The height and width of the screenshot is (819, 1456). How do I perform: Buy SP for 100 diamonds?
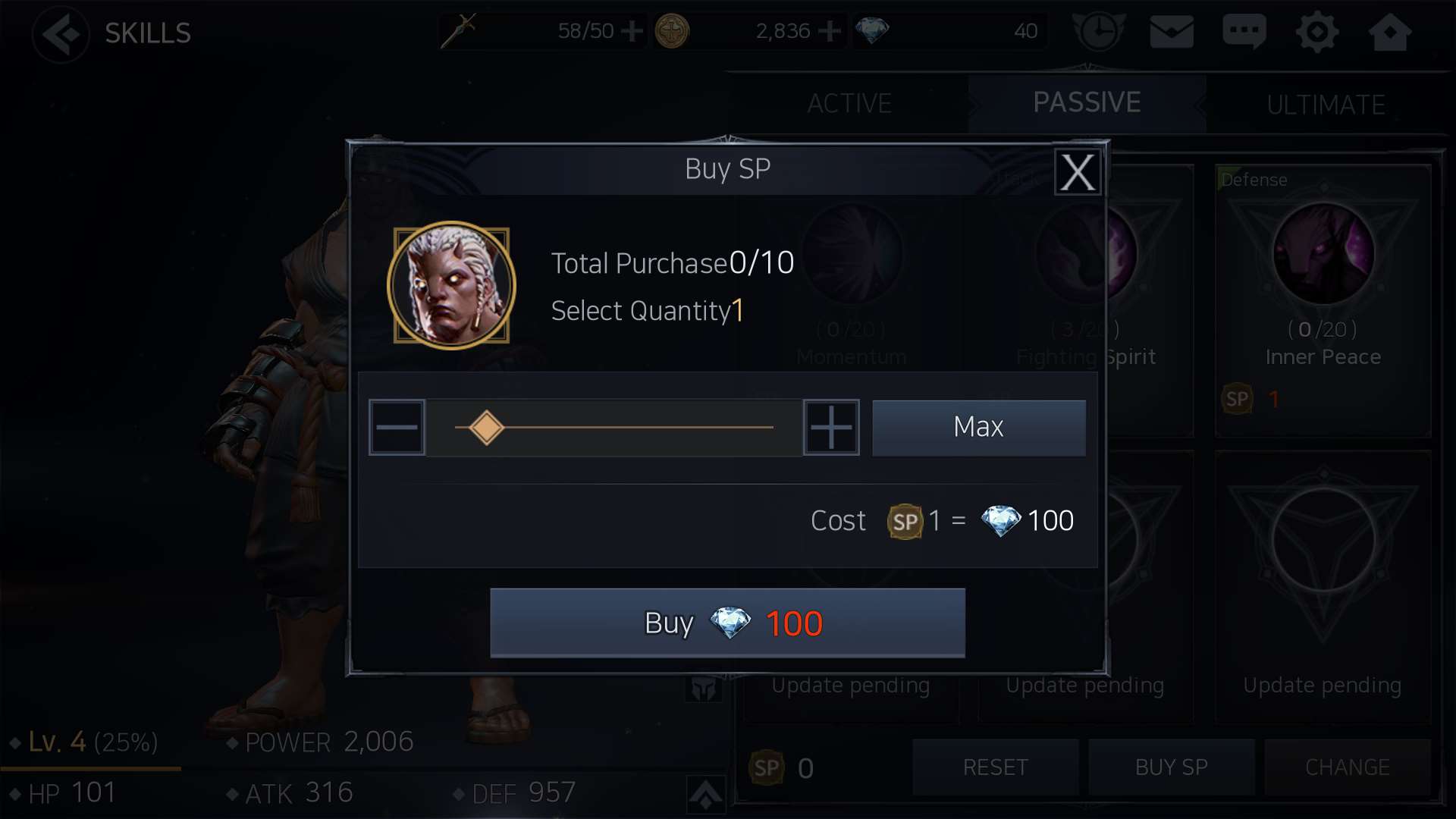tap(727, 623)
